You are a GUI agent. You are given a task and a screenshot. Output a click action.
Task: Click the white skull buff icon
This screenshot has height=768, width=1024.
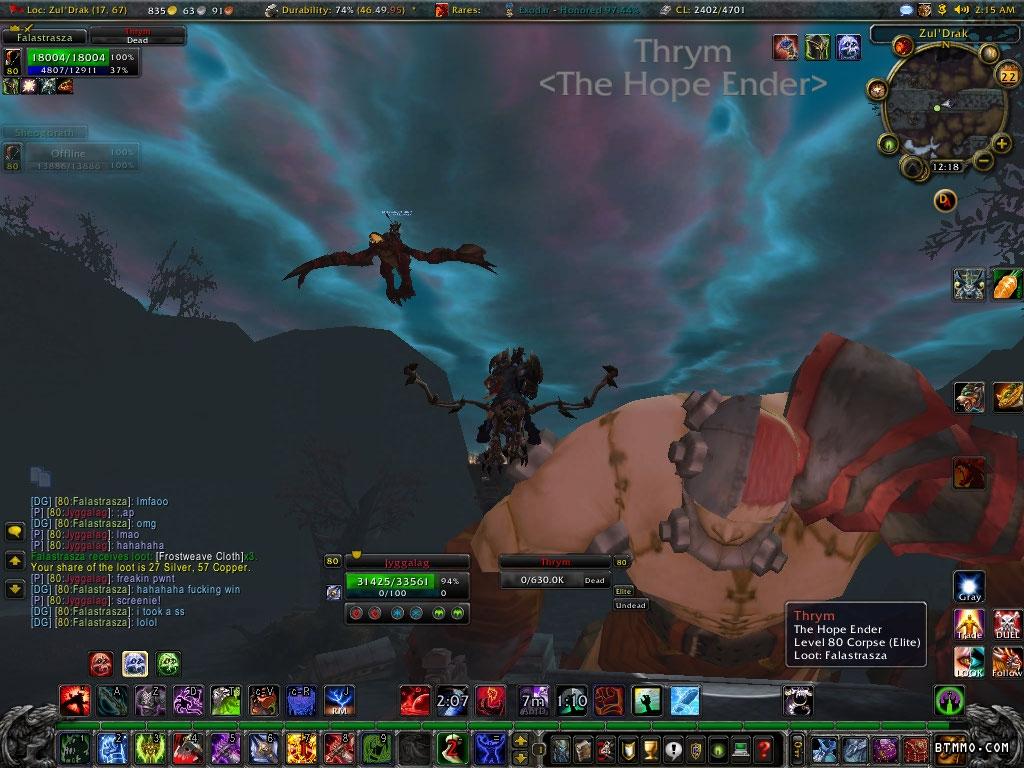pyautogui.click(x=849, y=46)
